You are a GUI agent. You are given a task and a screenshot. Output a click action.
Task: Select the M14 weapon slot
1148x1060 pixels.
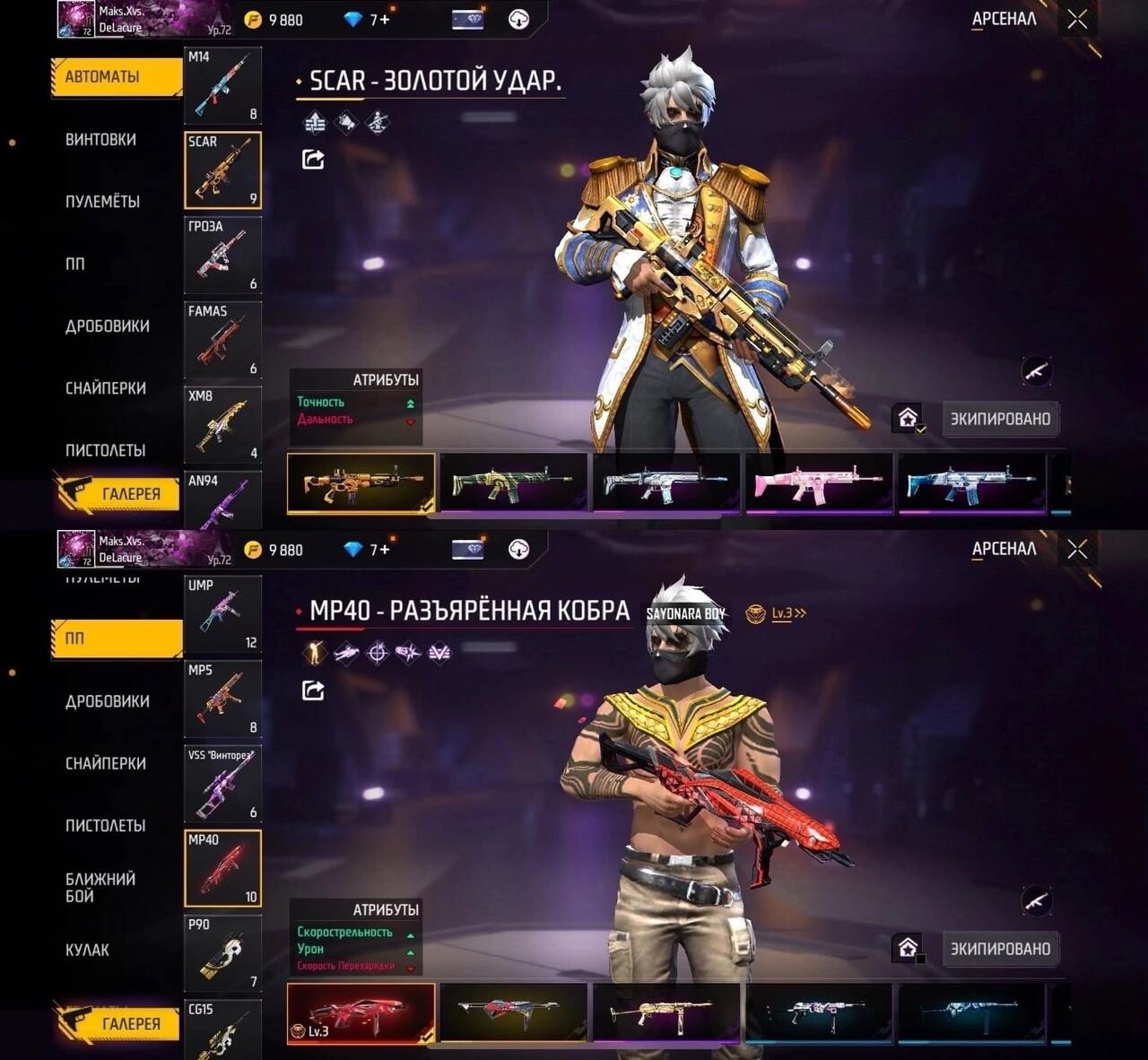point(222,85)
